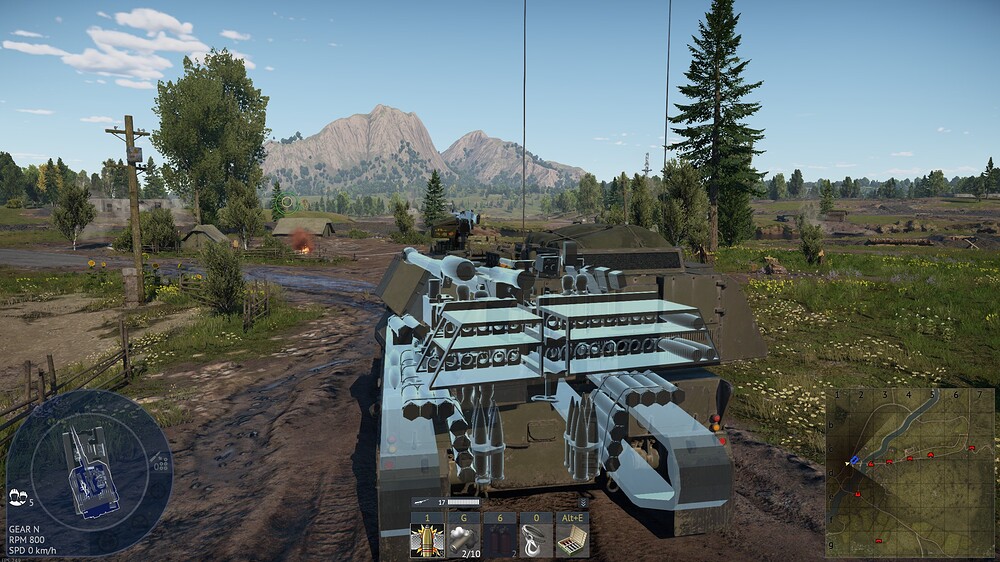
Task: Use the fire extinguisher slot
Action: 499,539
